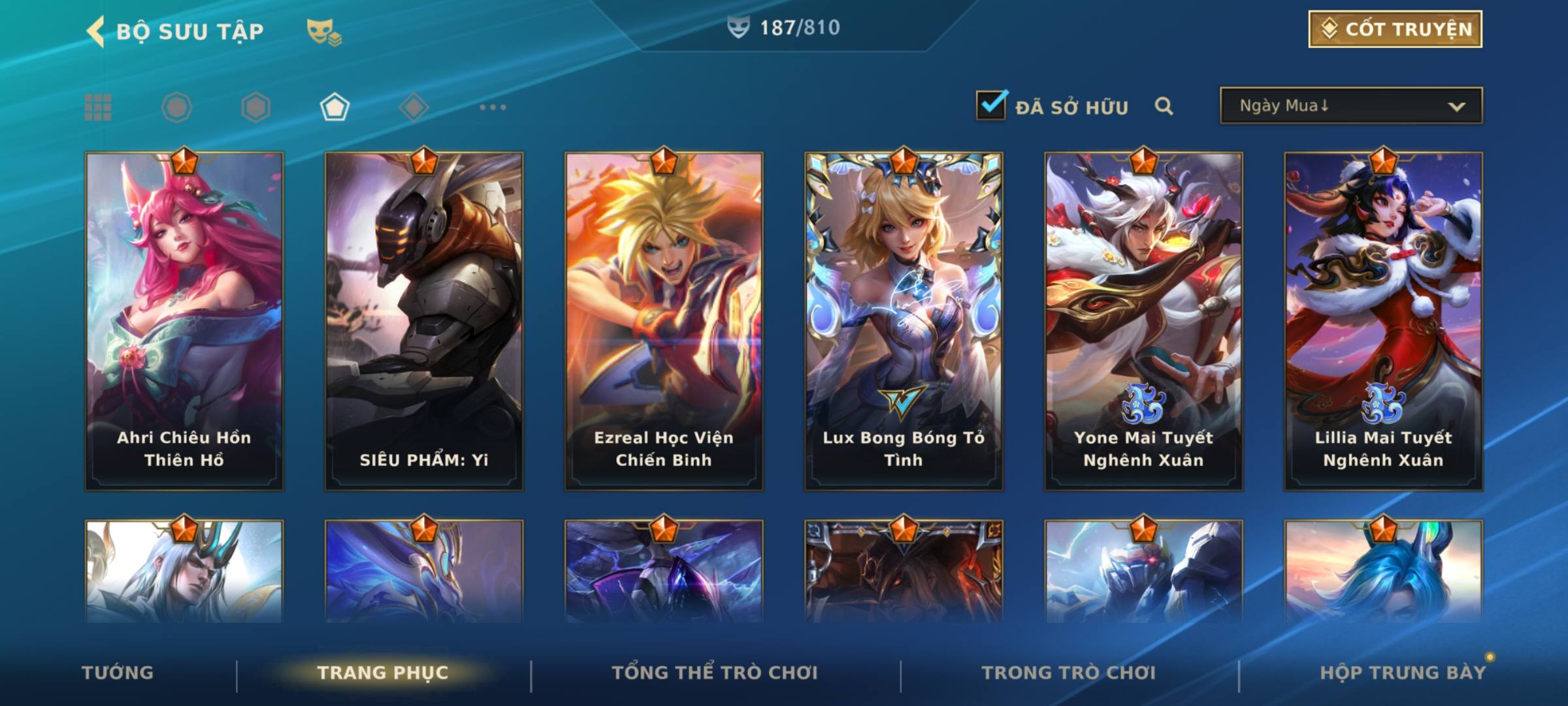Toggle the Đã Sở Hữu checkbox

coord(991,105)
